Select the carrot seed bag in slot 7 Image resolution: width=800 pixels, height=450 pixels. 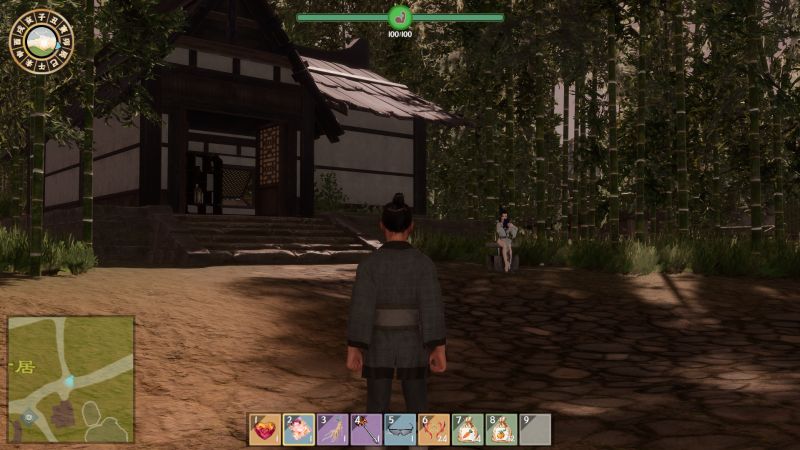[467, 429]
